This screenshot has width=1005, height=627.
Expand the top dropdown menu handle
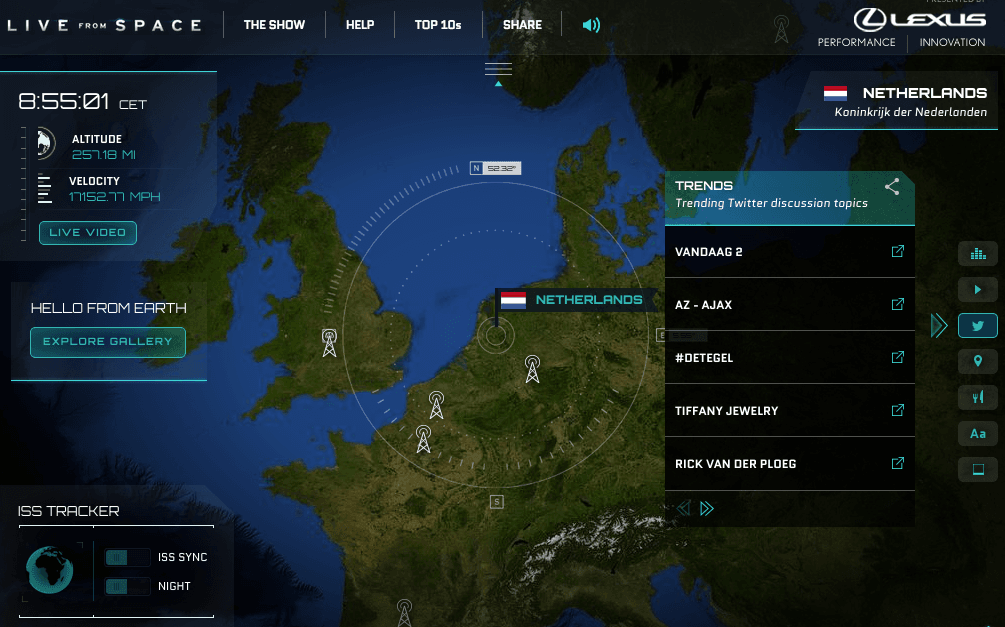[498, 70]
